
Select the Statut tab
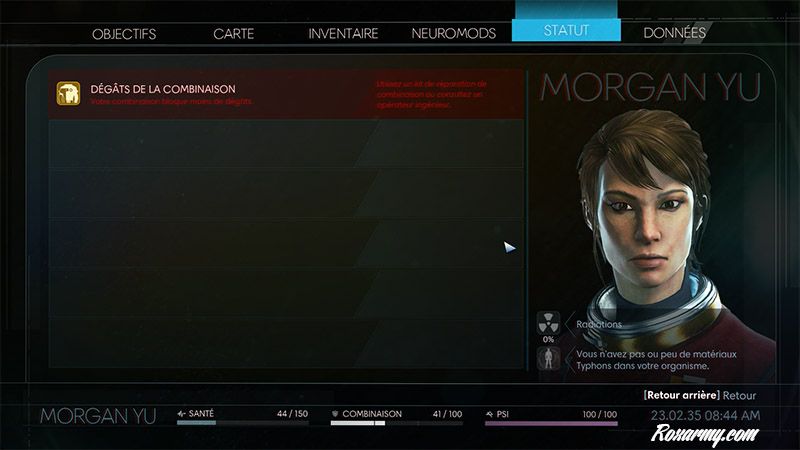click(x=566, y=30)
